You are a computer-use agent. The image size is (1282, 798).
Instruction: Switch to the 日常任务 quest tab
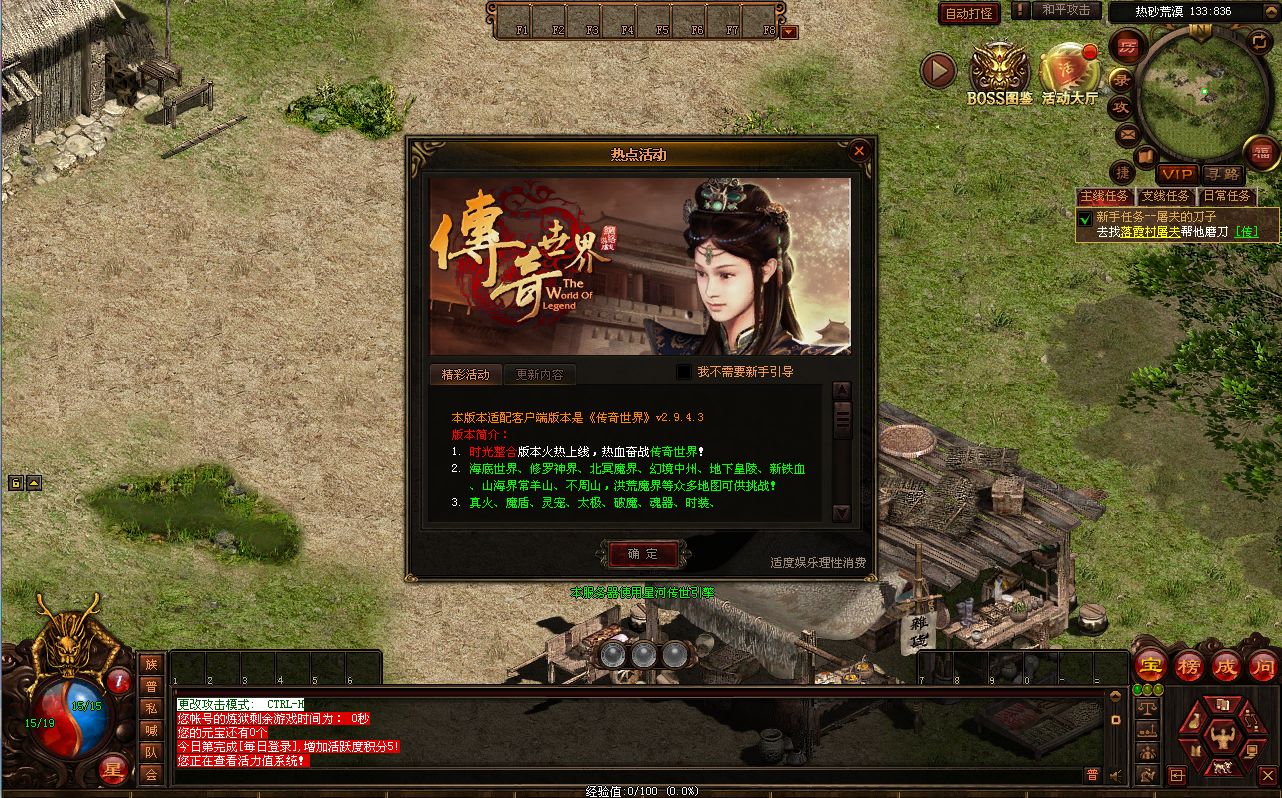click(1227, 196)
